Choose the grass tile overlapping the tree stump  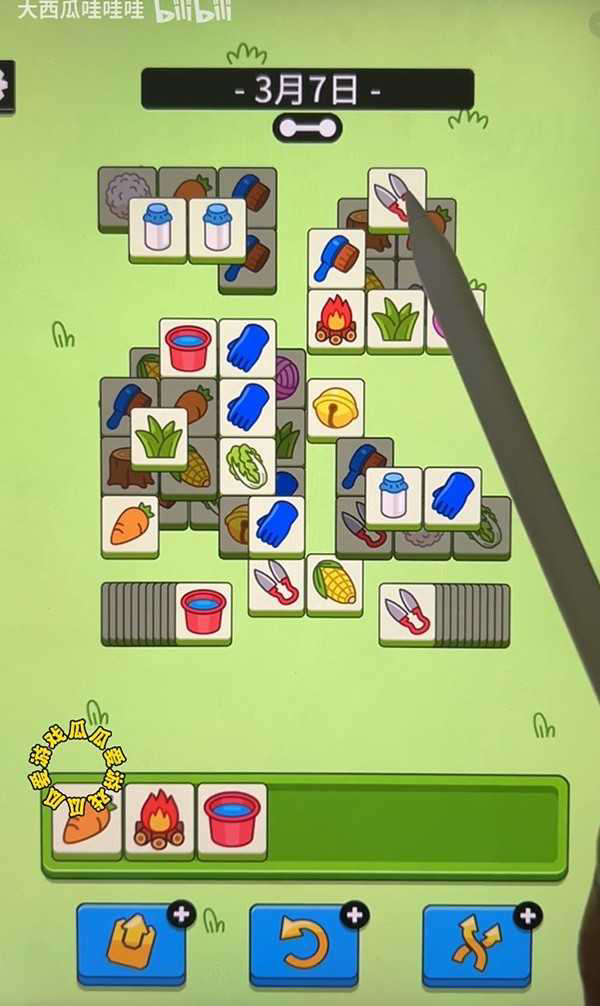pyautogui.click(x=159, y=437)
